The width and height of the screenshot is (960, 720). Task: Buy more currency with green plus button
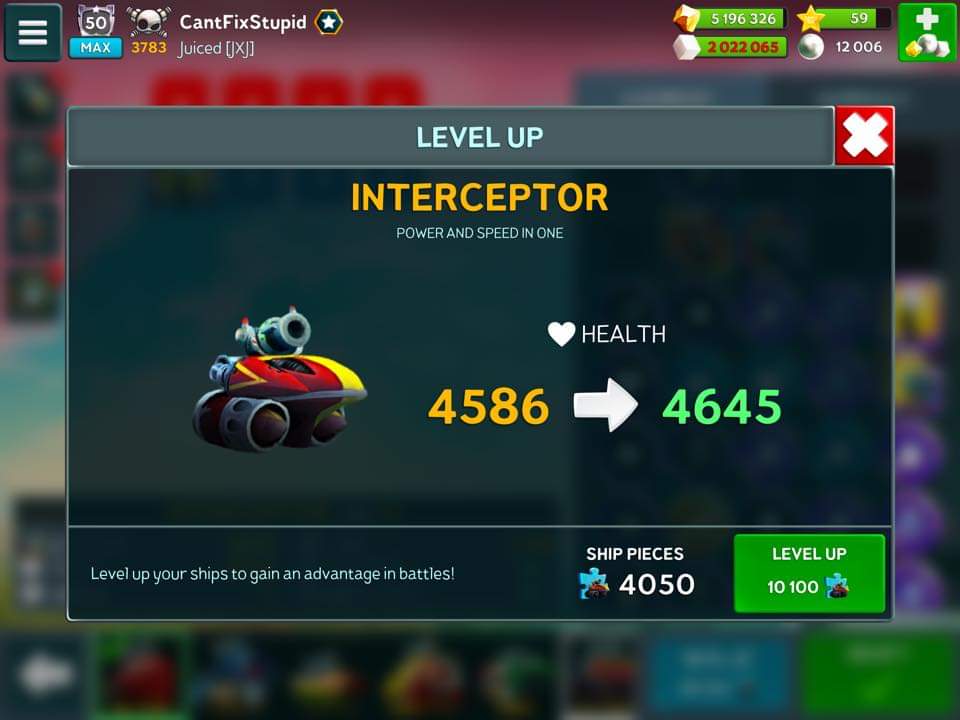[x=927, y=32]
